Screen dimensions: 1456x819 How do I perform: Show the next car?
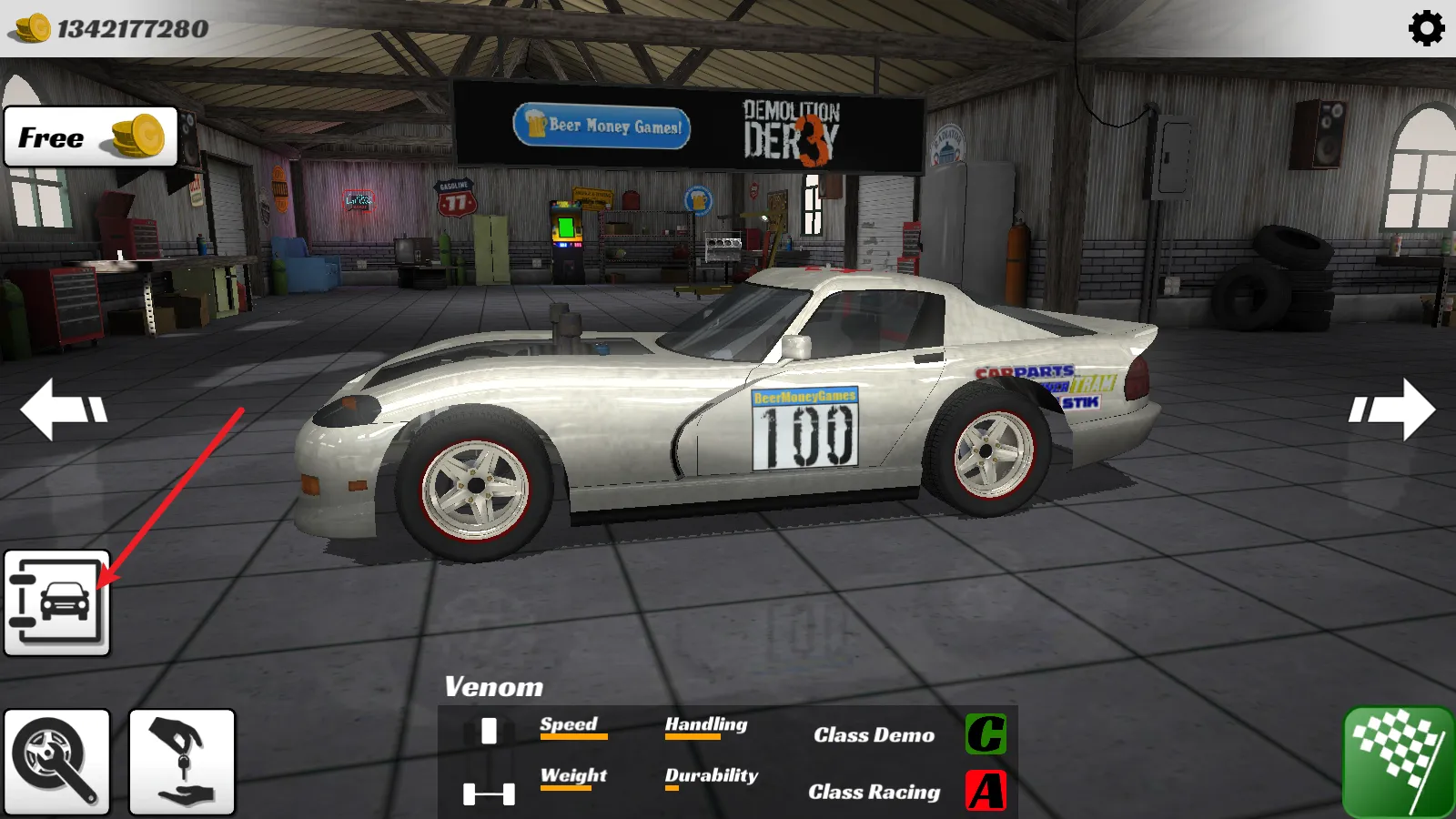[1391, 409]
